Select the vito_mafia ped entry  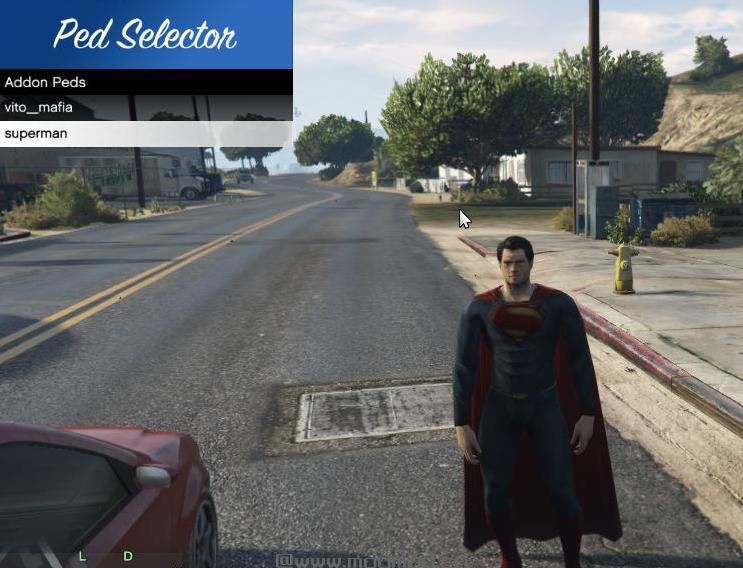click(146, 108)
